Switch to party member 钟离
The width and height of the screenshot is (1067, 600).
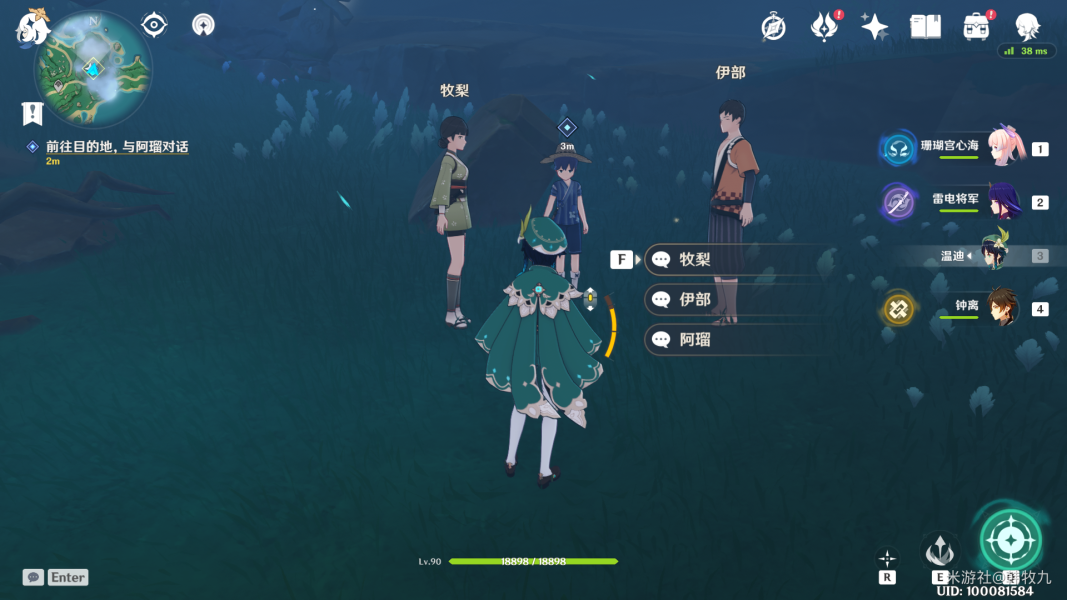(x=1001, y=308)
